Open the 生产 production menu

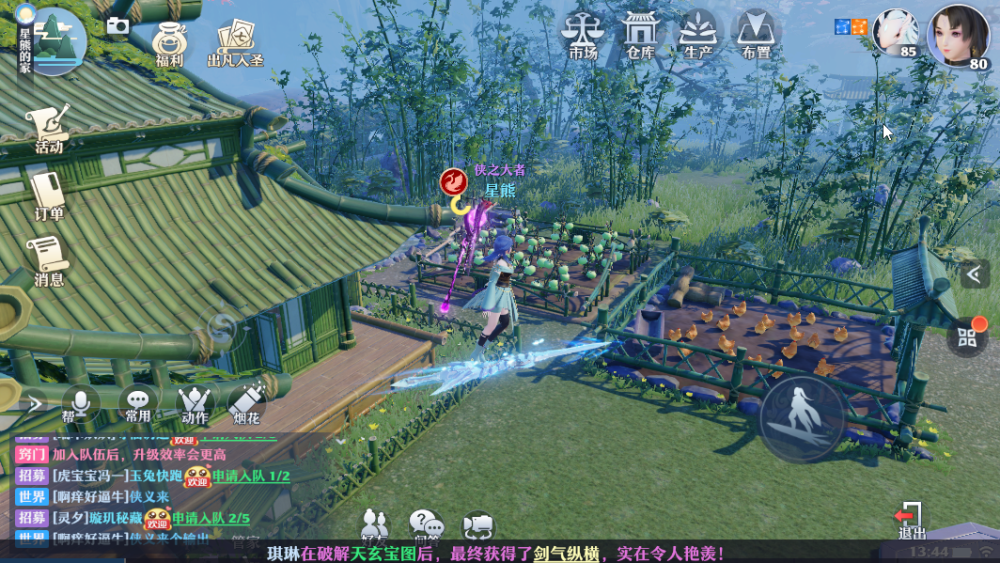pos(697,33)
